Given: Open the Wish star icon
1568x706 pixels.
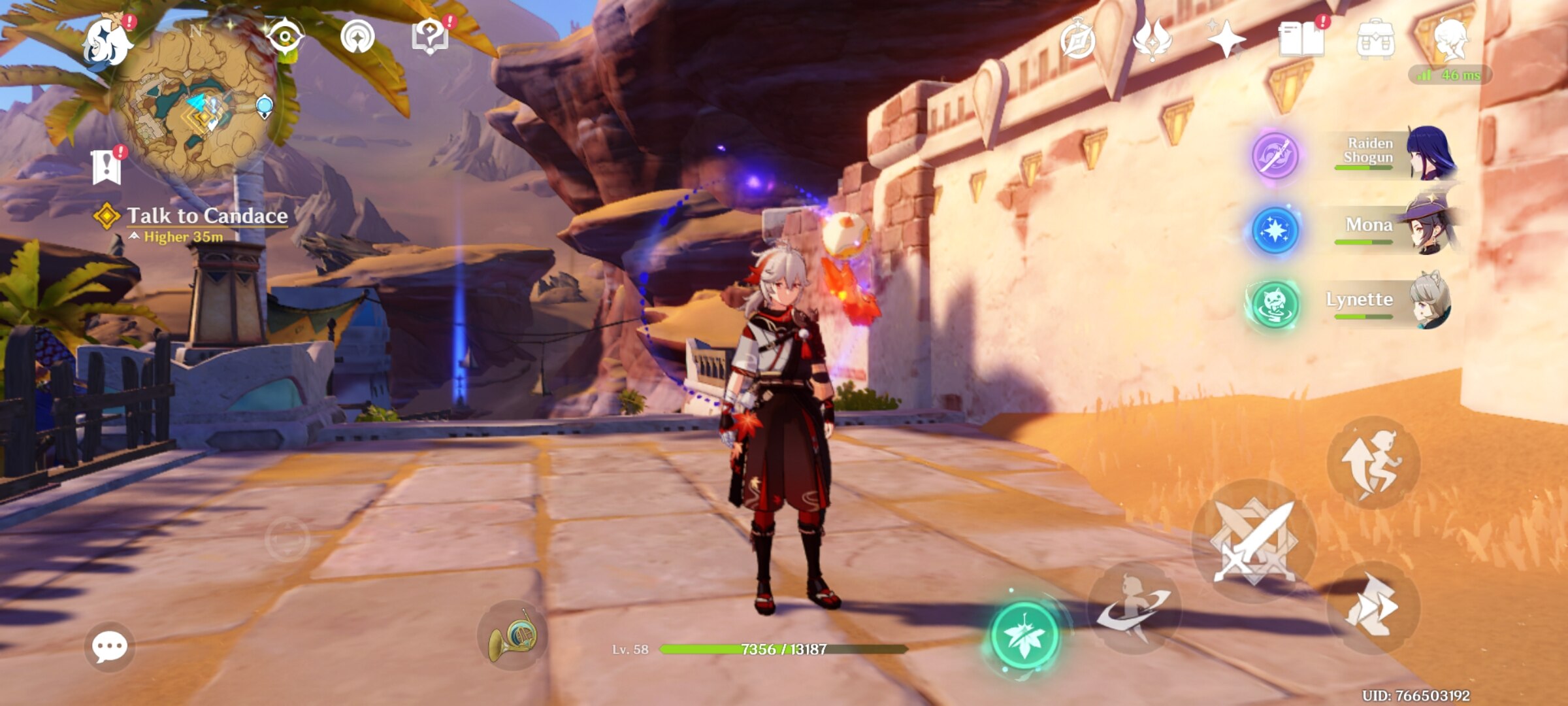Looking at the screenshot, I should [1226, 39].
